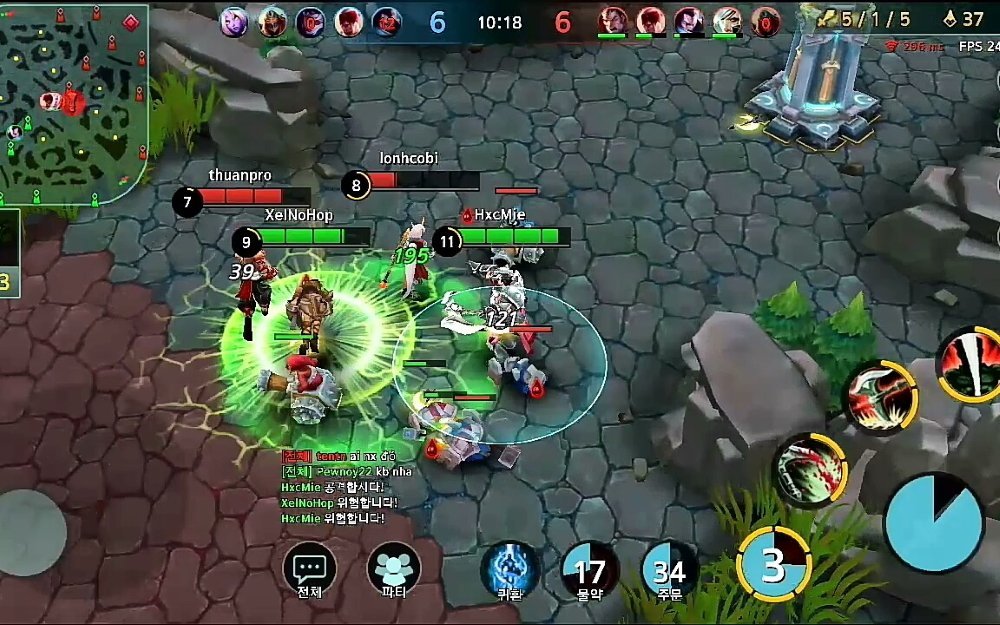Image resolution: width=1000 pixels, height=625 pixels.
Task: Cast the summoner spell (주문) showing 34
Action: click(669, 570)
